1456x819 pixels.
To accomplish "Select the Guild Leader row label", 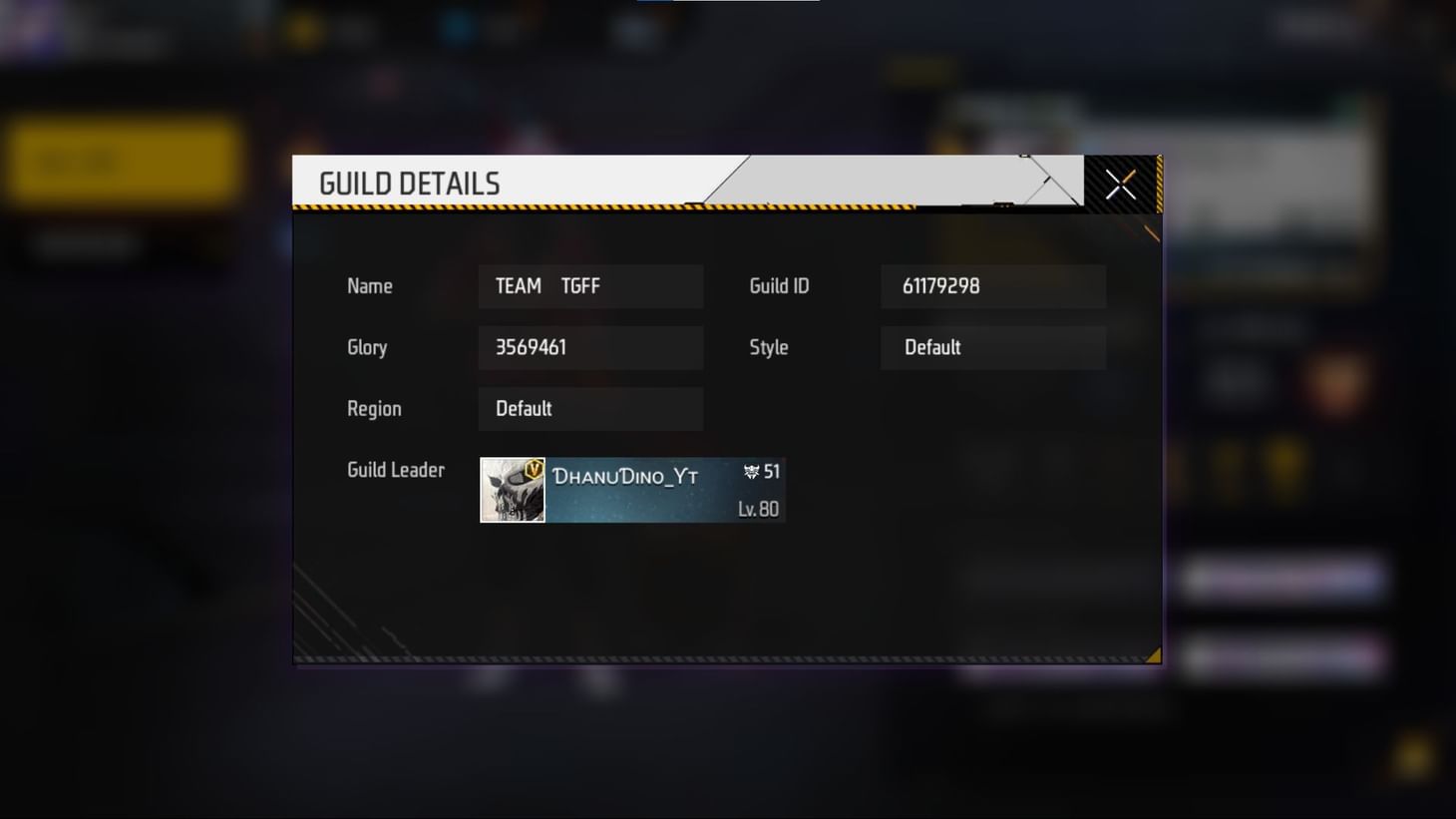I will [x=395, y=470].
